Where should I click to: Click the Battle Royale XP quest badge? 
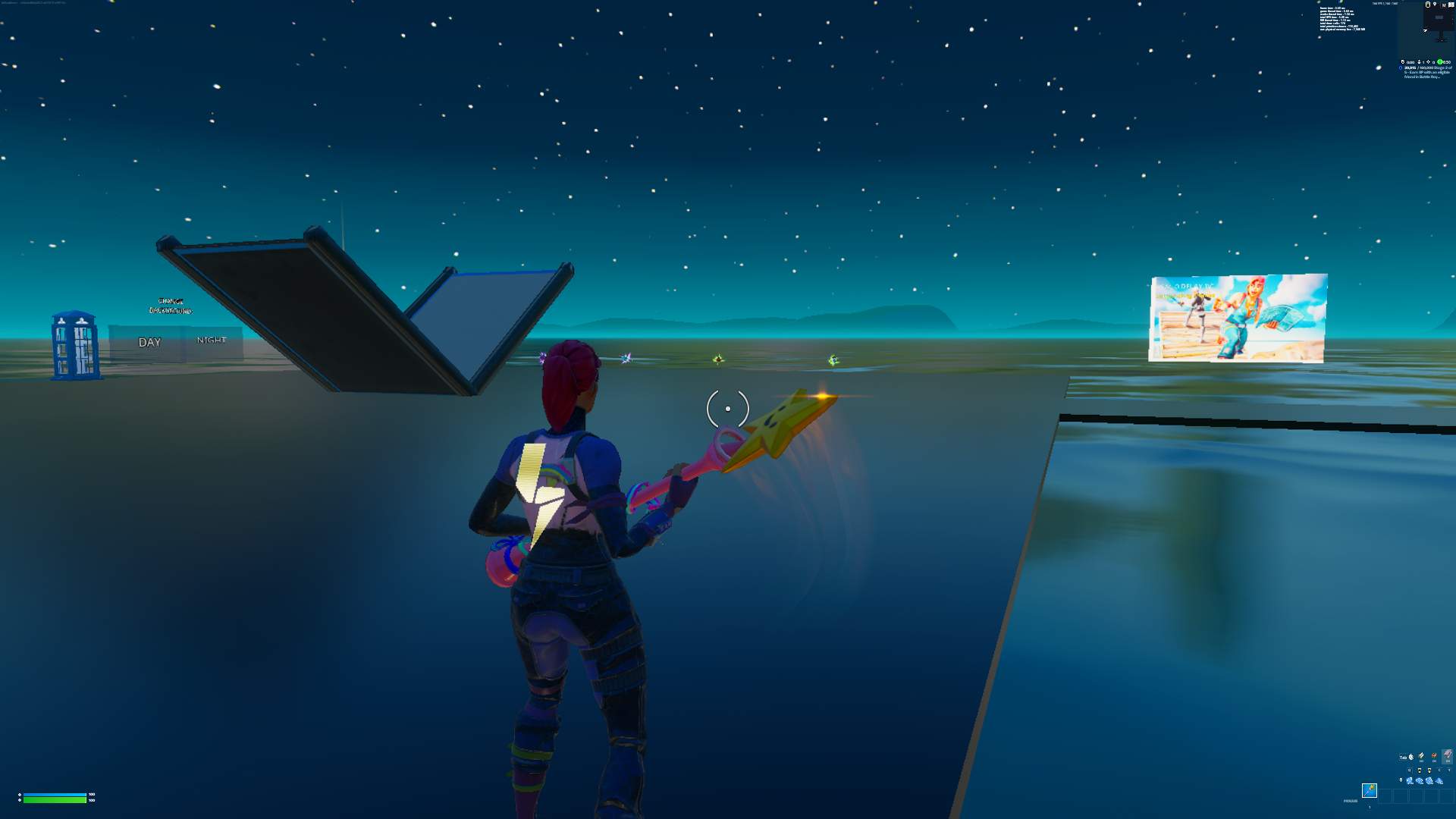1401,67
